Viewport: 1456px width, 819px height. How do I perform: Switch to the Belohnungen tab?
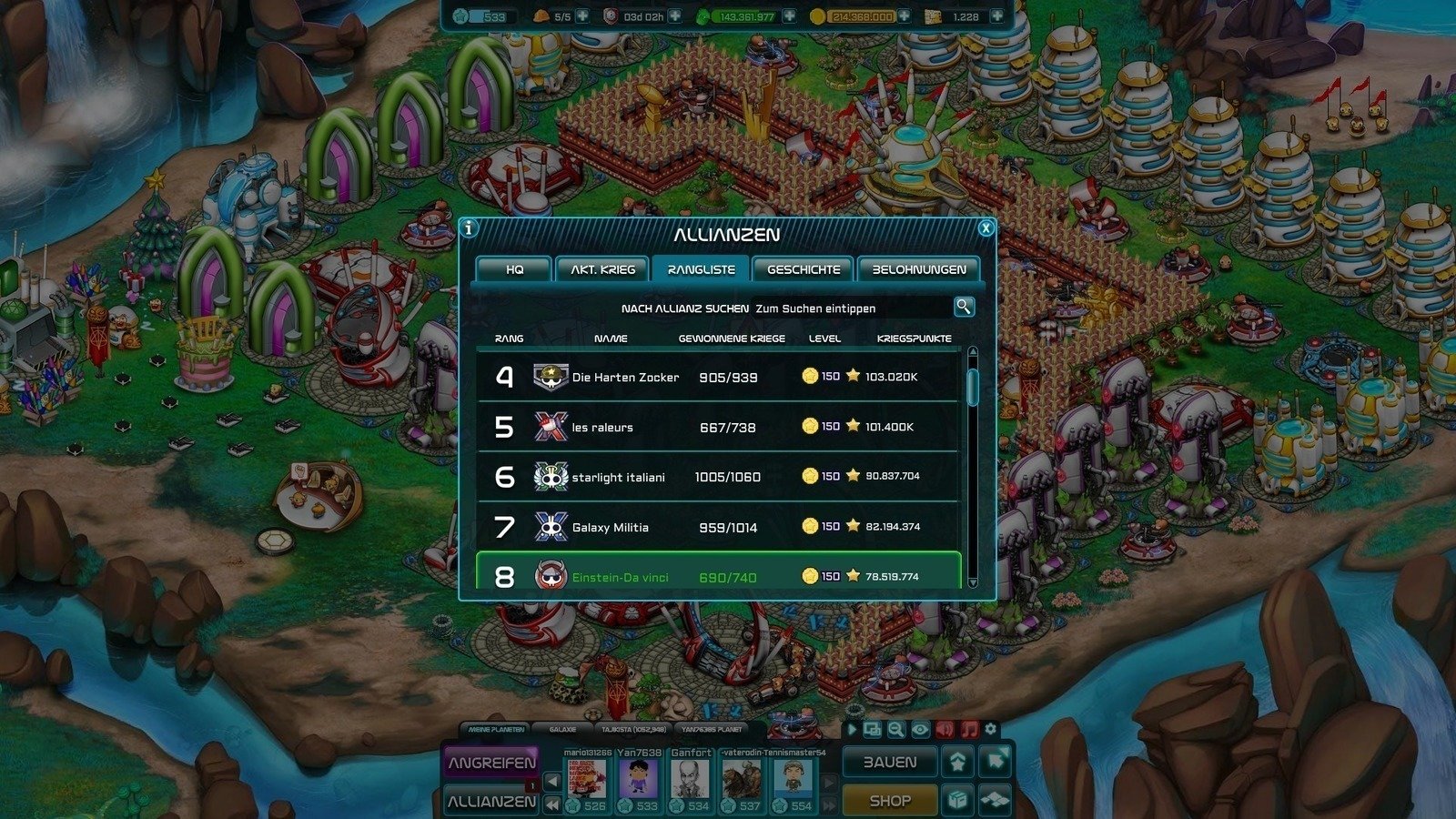(918, 269)
